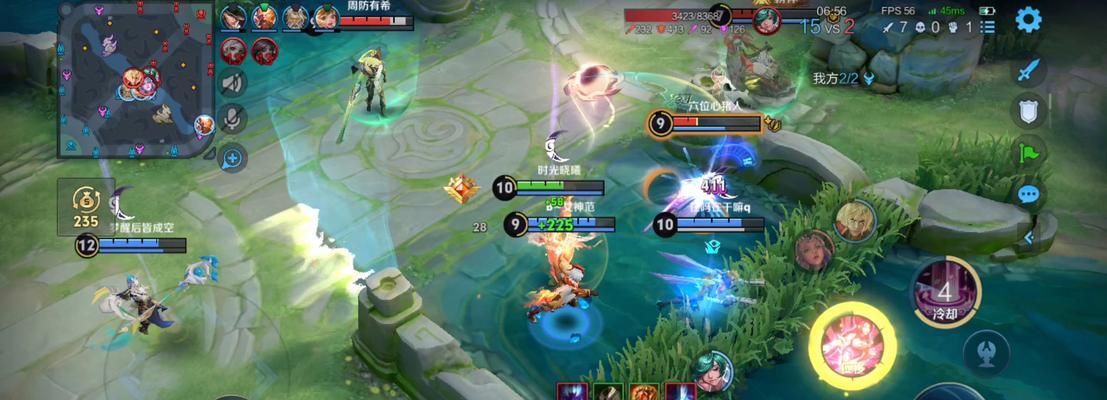Viewport: 1107px width, 400px height.
Task: Send the green flag gather signal
Action: [x=1028, y=152]
